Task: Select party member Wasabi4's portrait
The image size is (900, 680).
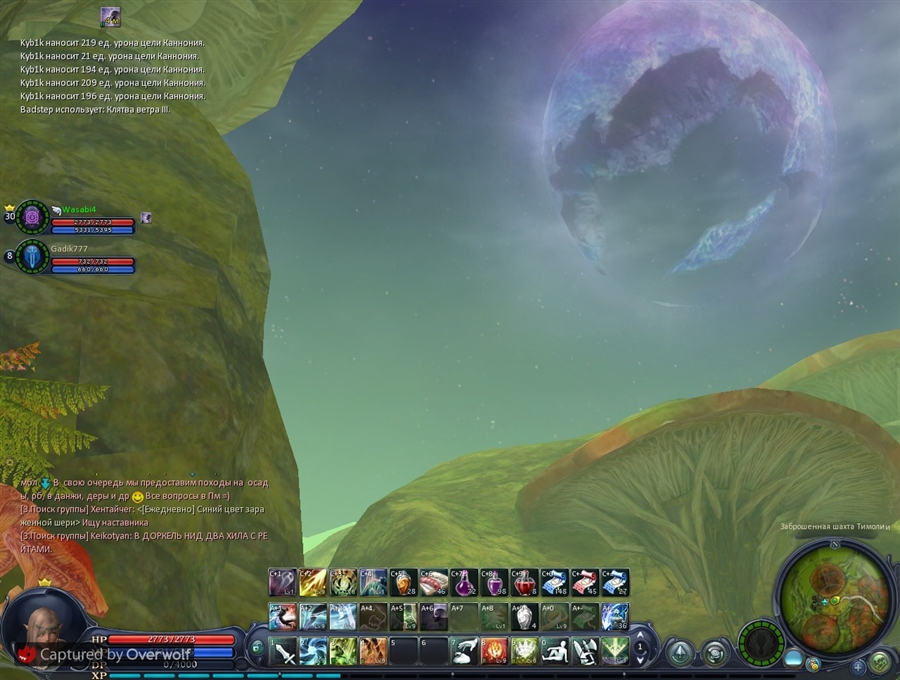Action: (x=32, y=216)
